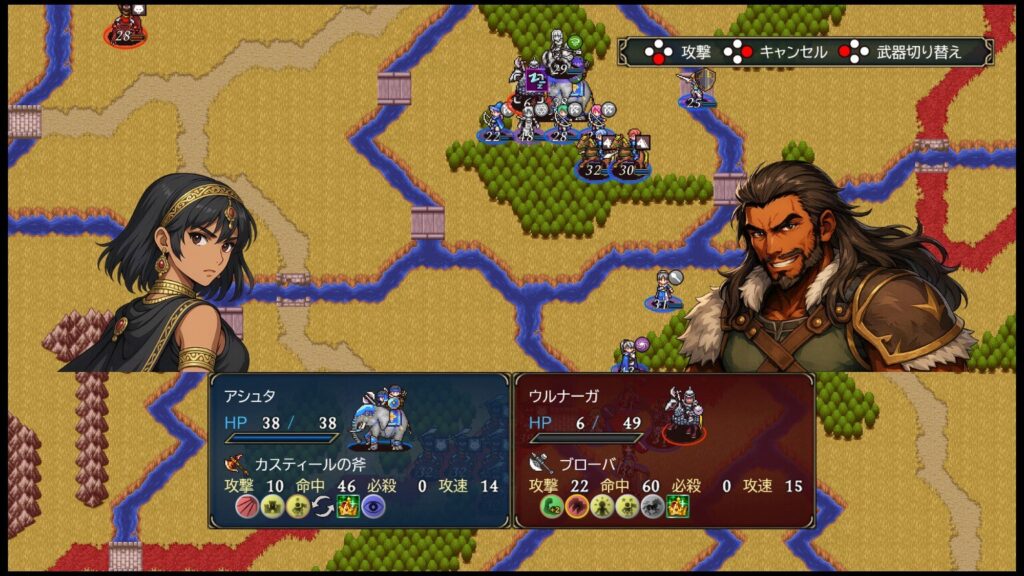This screenshot has height=576, width=1024.
Task: Inspect Ulnaga's orange claw skill icon
Action: (576, 507)
